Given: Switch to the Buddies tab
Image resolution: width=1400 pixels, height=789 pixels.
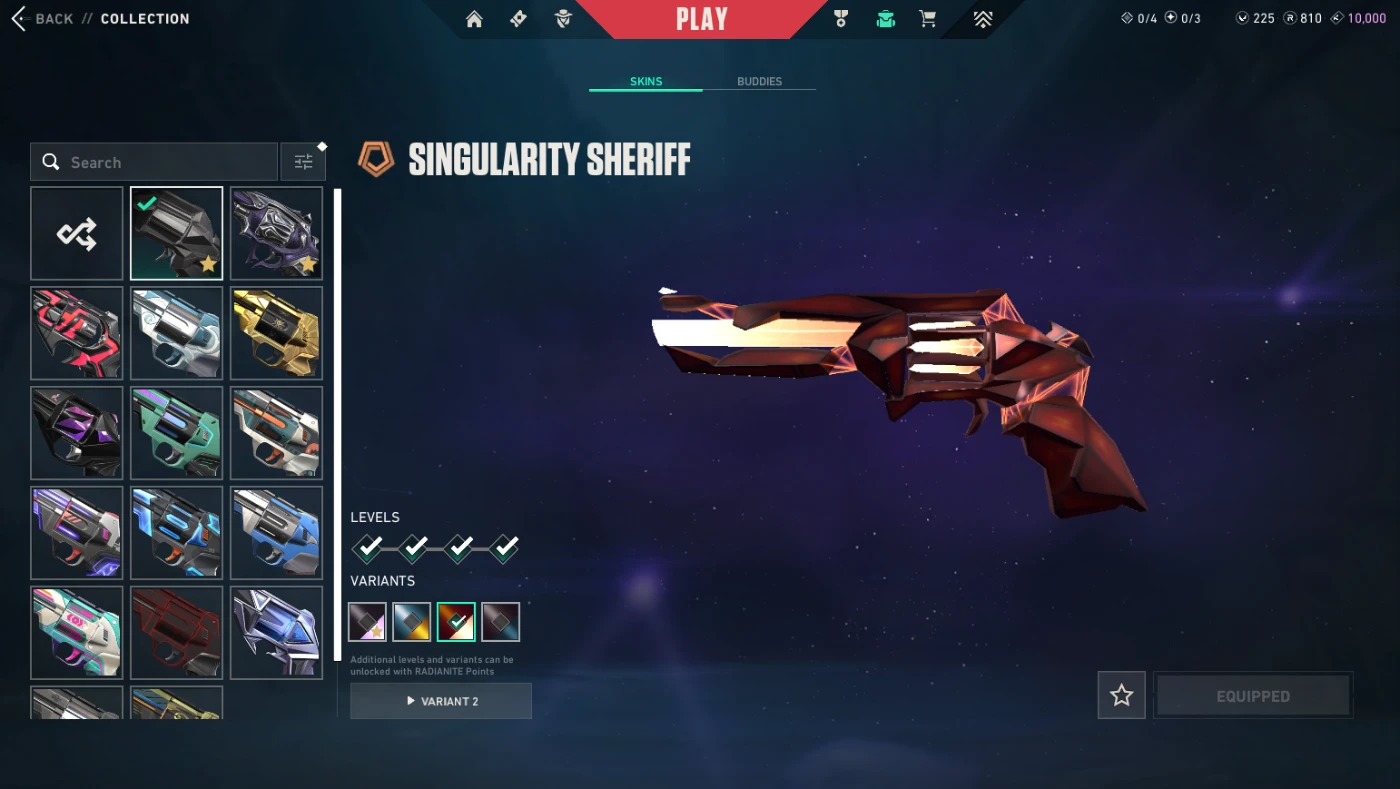Looking at the screenshot, I should (759, 81).
